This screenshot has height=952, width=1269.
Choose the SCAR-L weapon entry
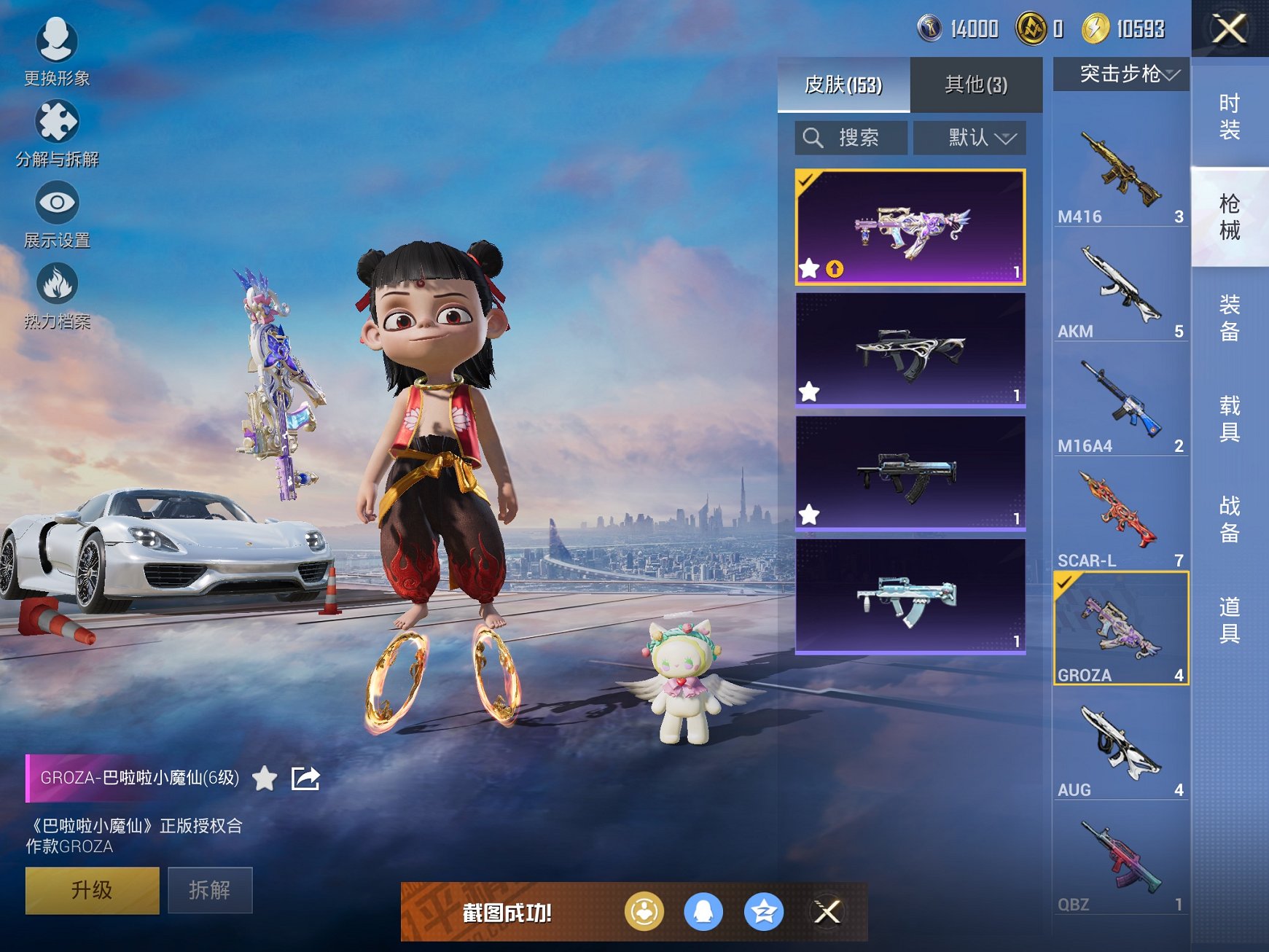pyautogui.click(x=1120, y=519)
